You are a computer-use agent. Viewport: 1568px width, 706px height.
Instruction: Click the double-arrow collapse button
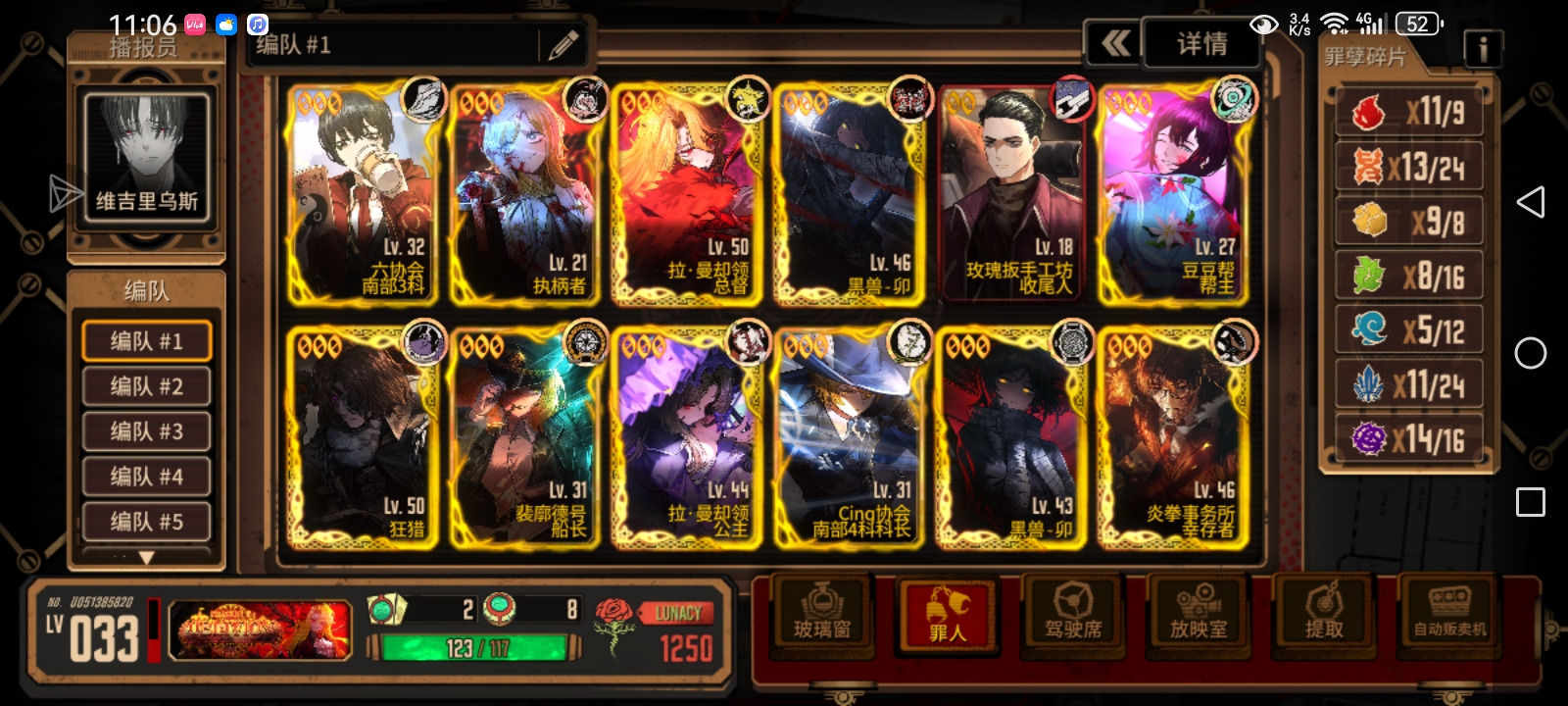click(1114, 44)
